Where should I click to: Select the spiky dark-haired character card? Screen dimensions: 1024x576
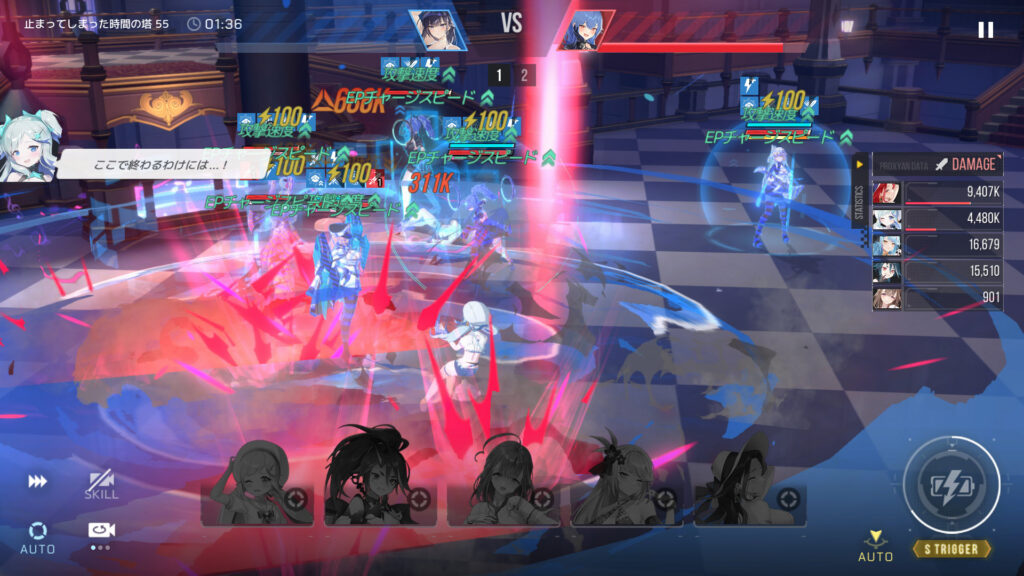(380, 482)
